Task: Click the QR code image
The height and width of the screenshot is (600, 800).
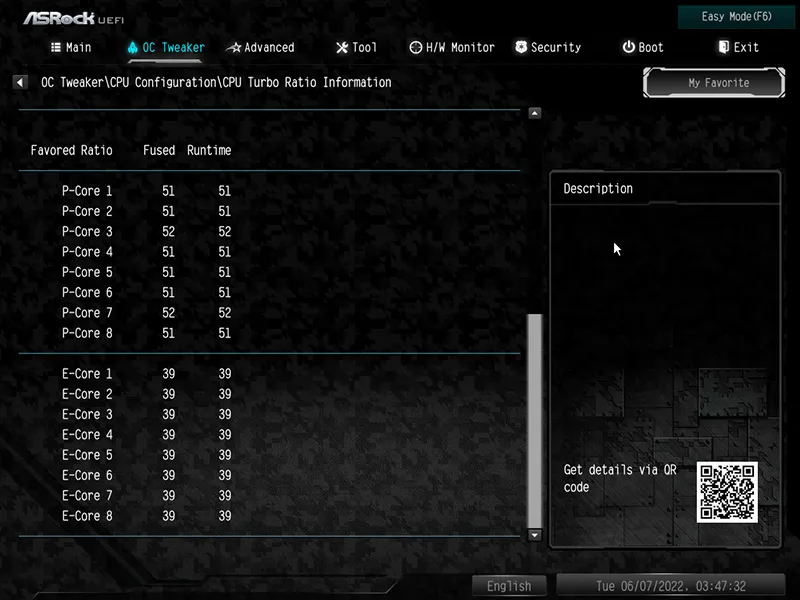Action: 727,491
